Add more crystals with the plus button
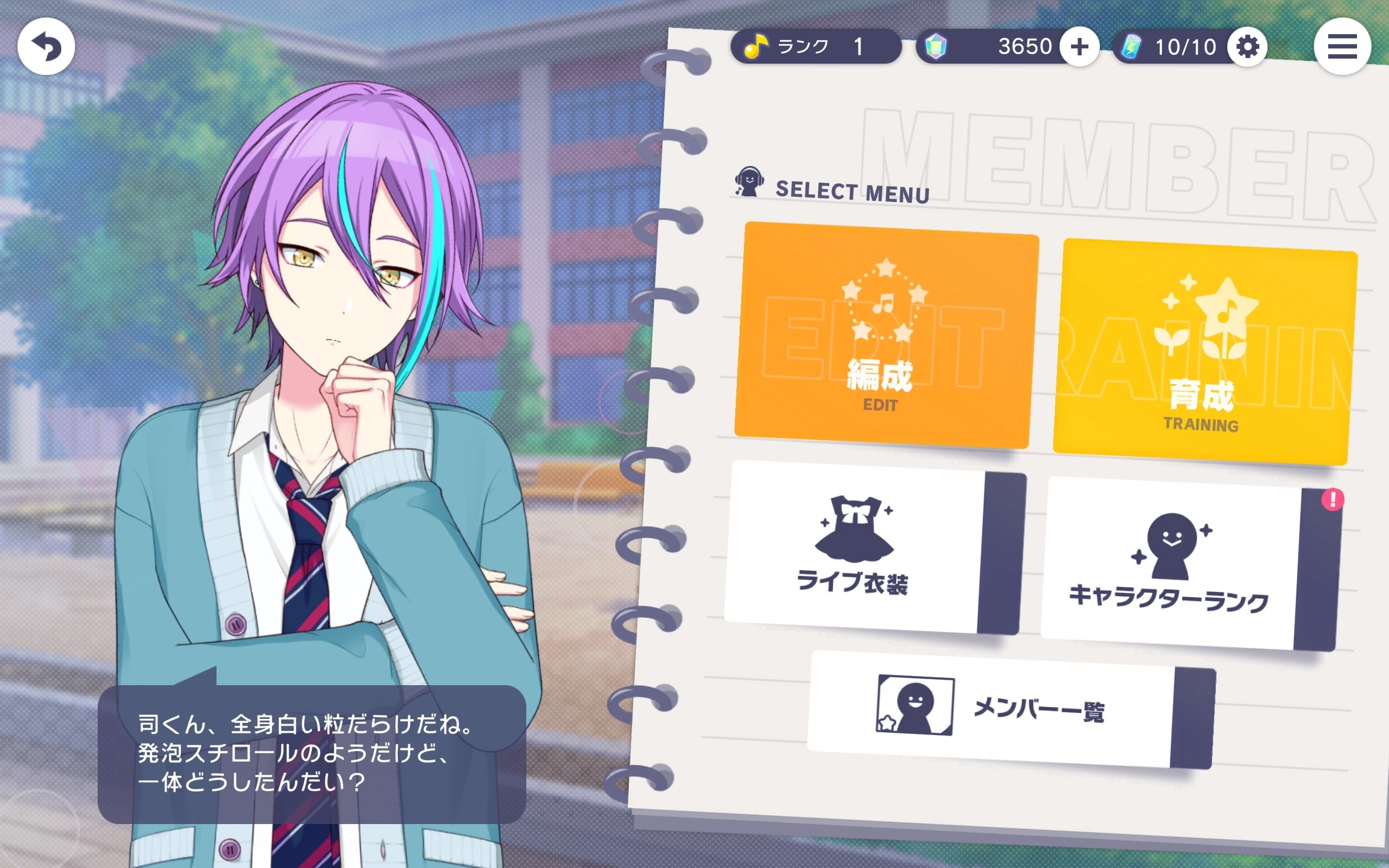1389x868 pixels. [x=1079, y=47]
